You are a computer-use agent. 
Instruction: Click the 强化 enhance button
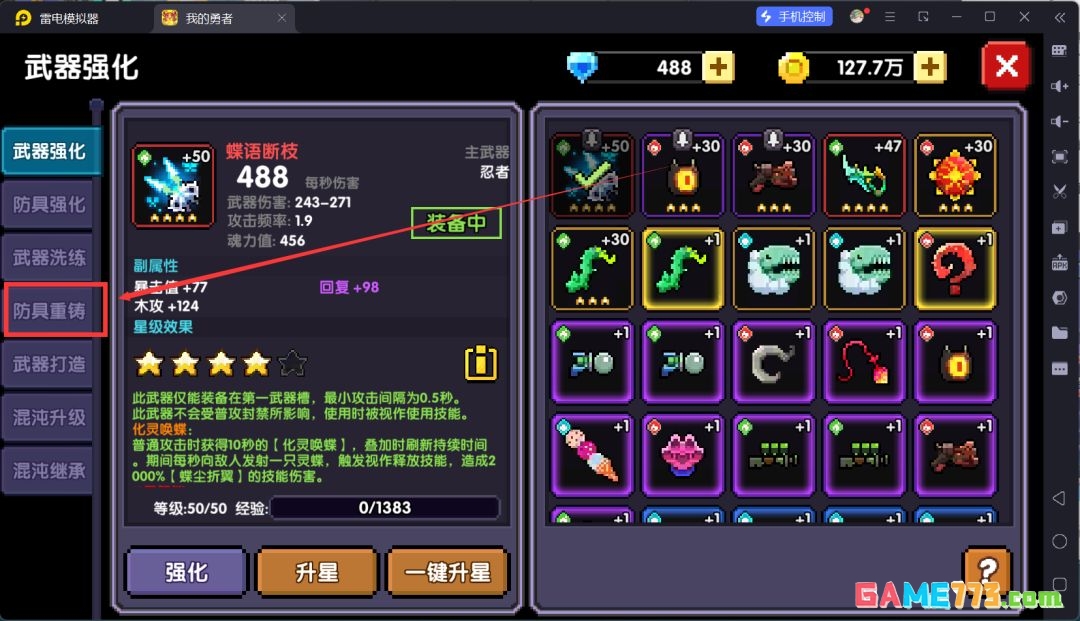click(x=186, y=572)
